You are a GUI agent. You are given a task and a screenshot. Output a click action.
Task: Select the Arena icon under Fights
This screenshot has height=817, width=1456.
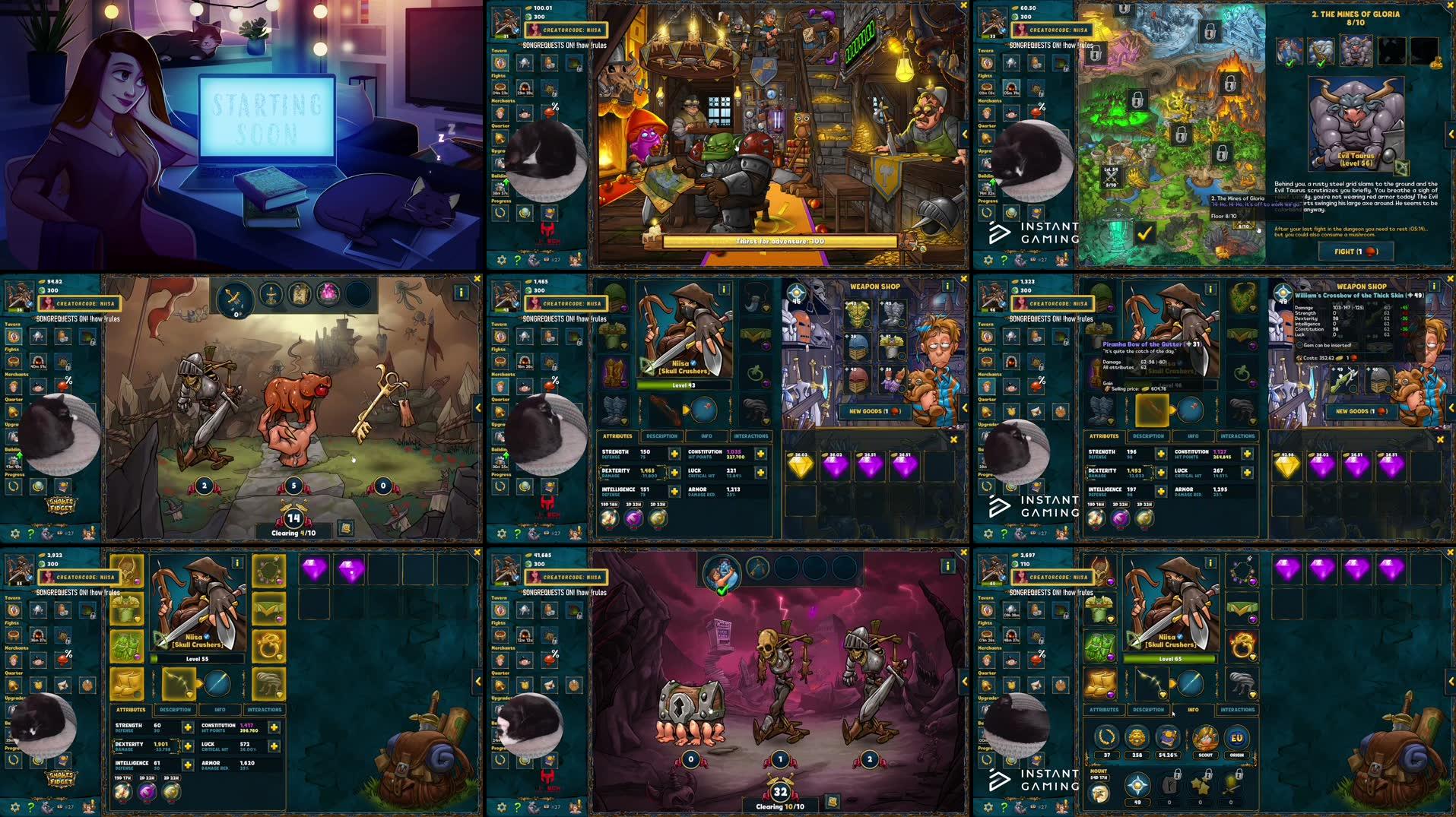500,87
